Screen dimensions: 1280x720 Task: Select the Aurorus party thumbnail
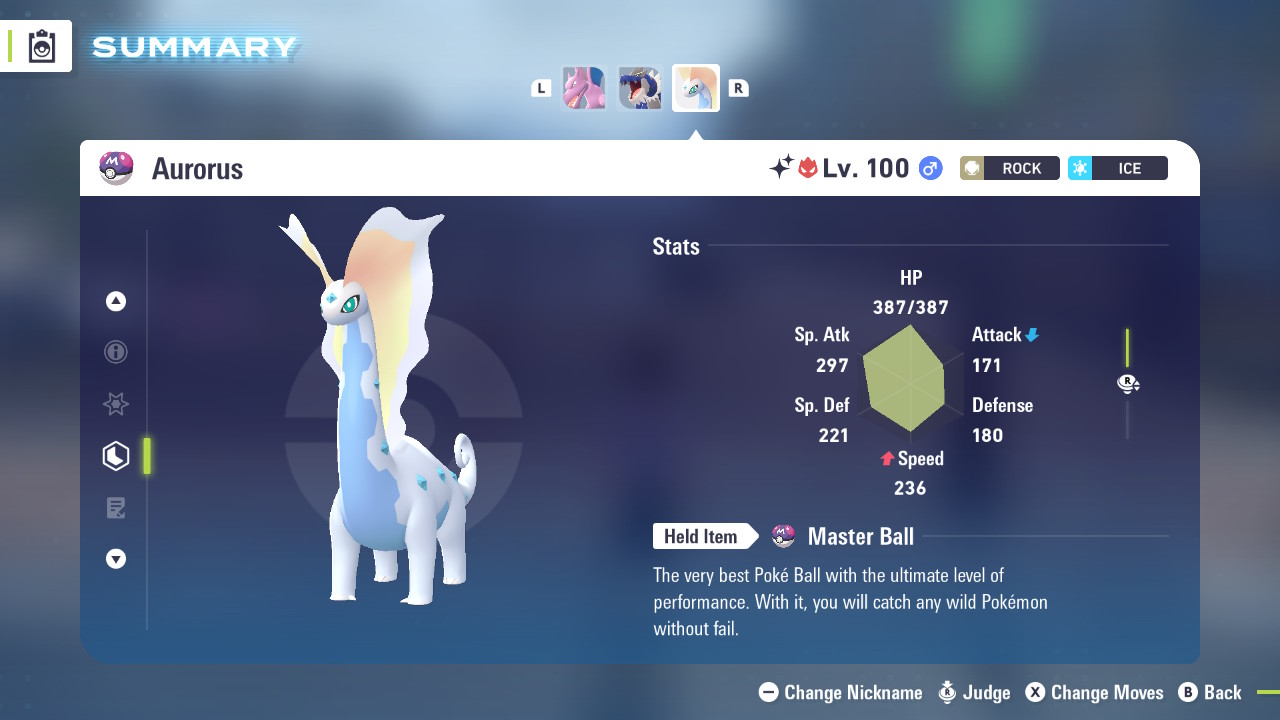[x=696, y=88]
